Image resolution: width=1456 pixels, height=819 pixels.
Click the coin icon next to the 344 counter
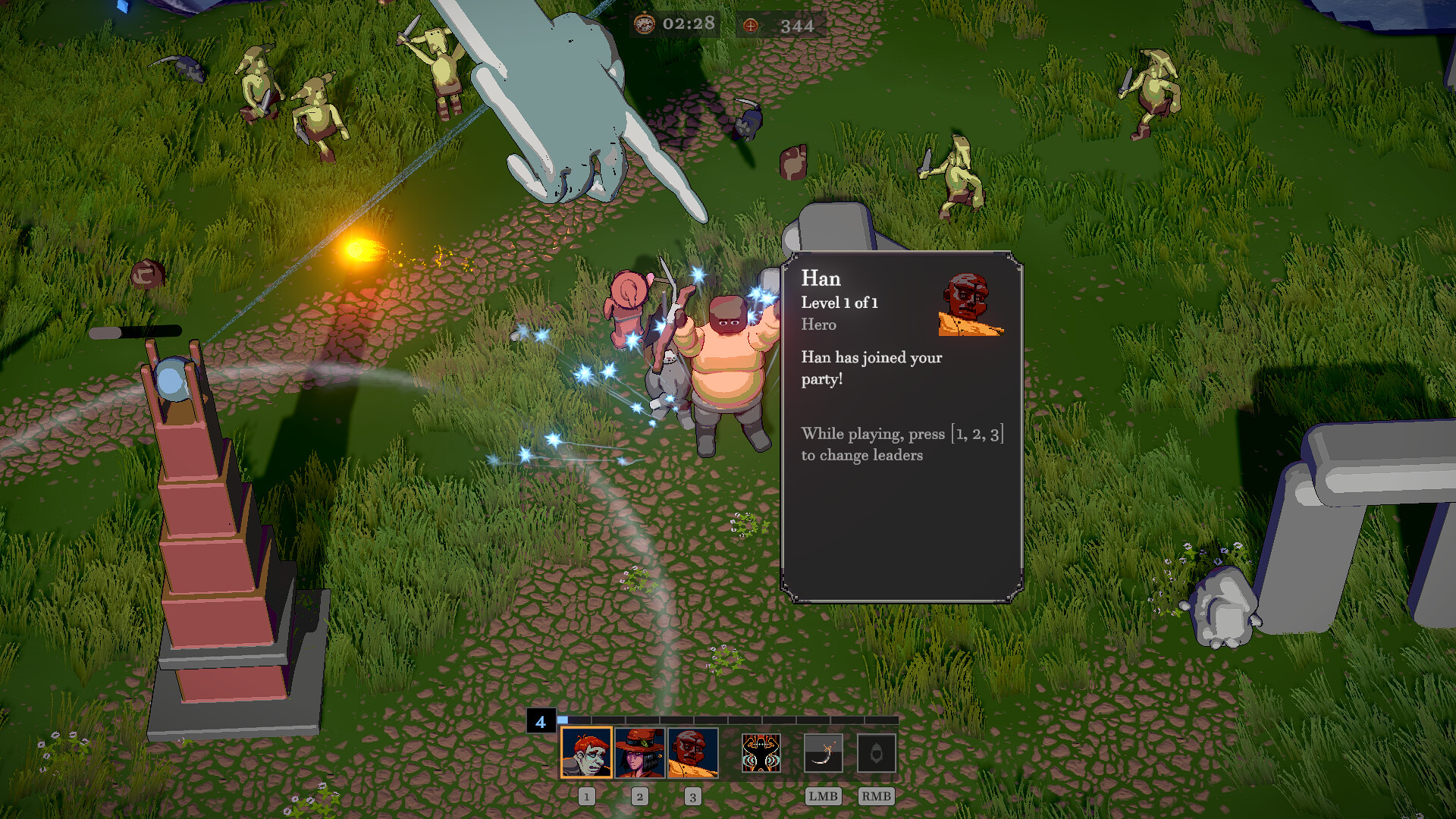coord(750,25)
